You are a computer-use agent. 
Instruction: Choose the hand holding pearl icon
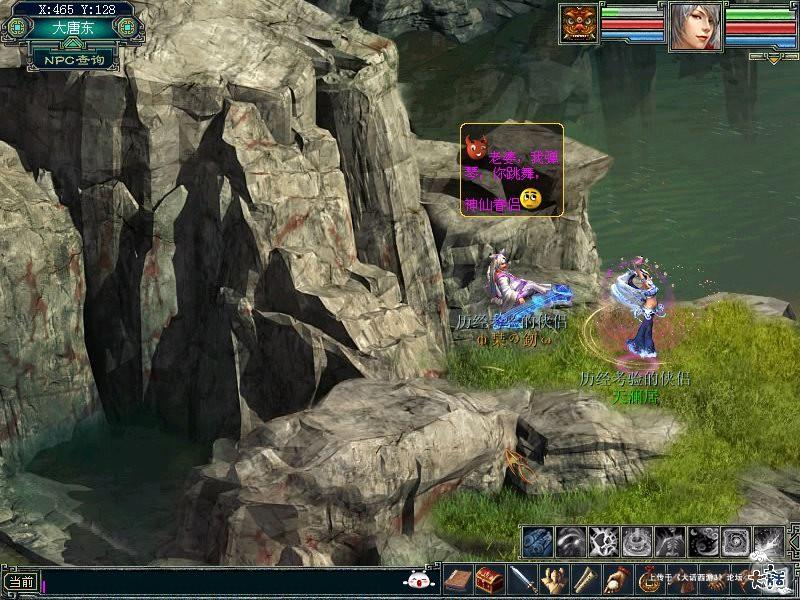coord(617,579)
